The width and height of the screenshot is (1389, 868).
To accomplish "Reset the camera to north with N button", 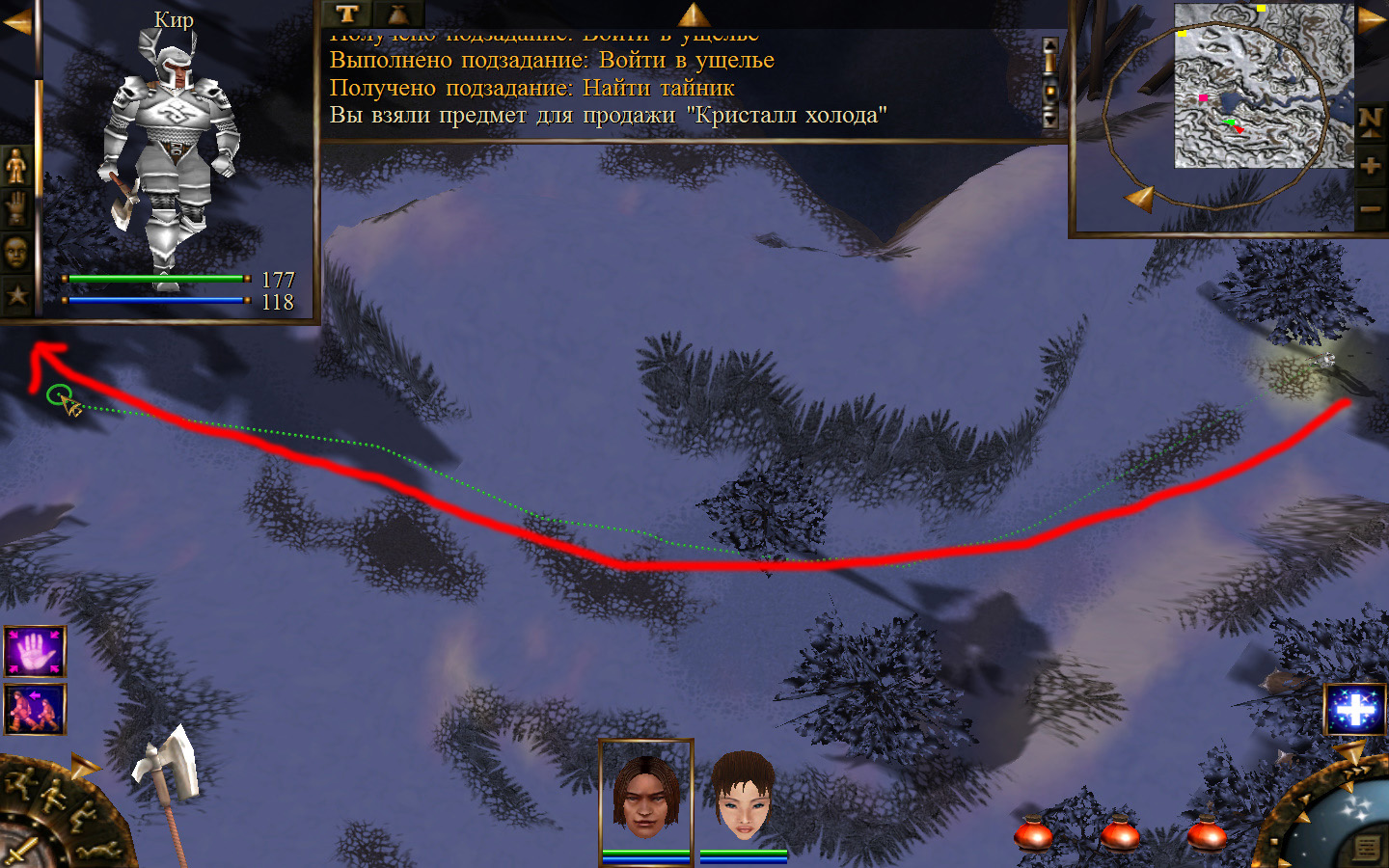I will (x=1371, y=121).
